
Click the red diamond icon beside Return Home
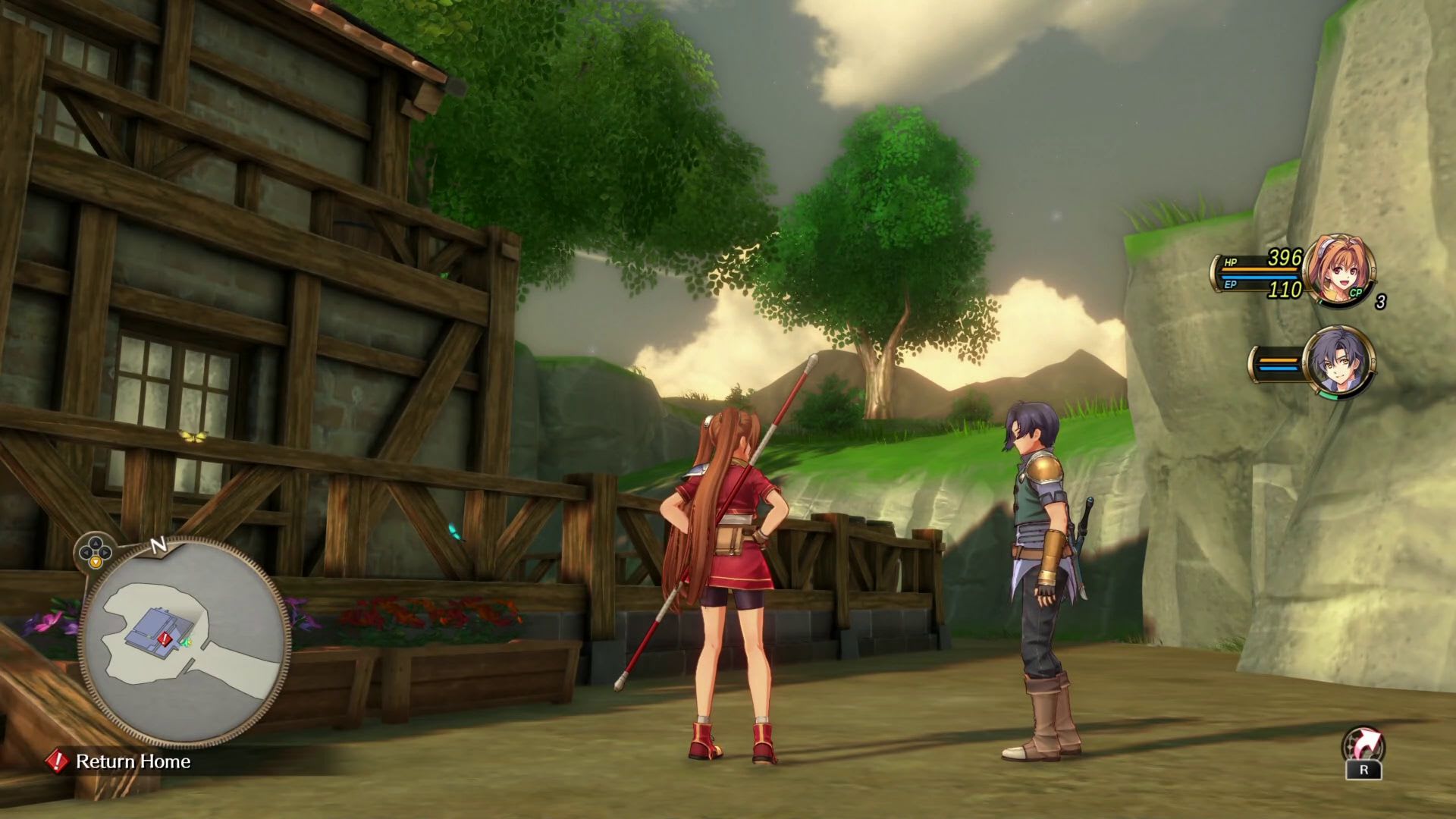click(57, 762)
